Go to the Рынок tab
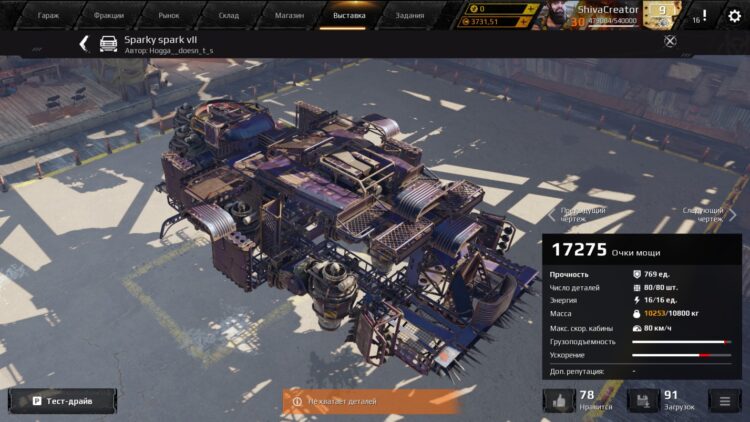The width and height of the screenshot is (750, 422). (168, 15)
